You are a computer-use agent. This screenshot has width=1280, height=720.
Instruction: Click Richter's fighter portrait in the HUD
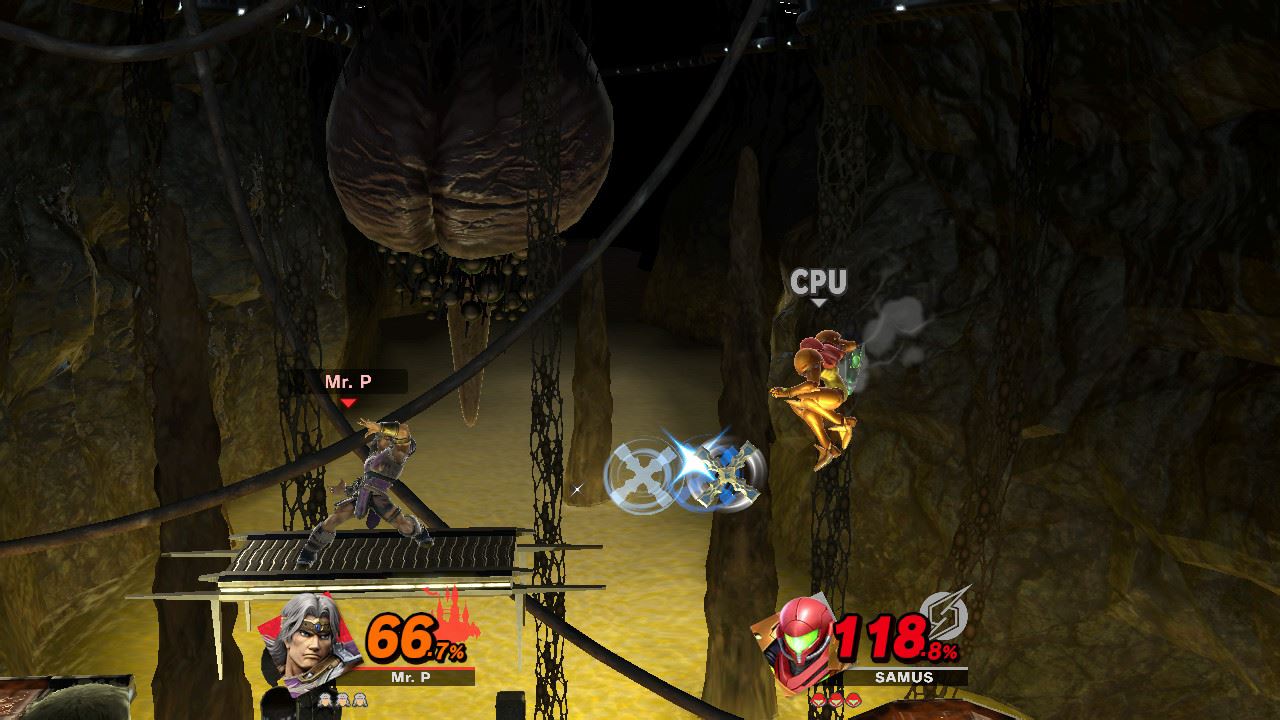click(x=299, y=641)
